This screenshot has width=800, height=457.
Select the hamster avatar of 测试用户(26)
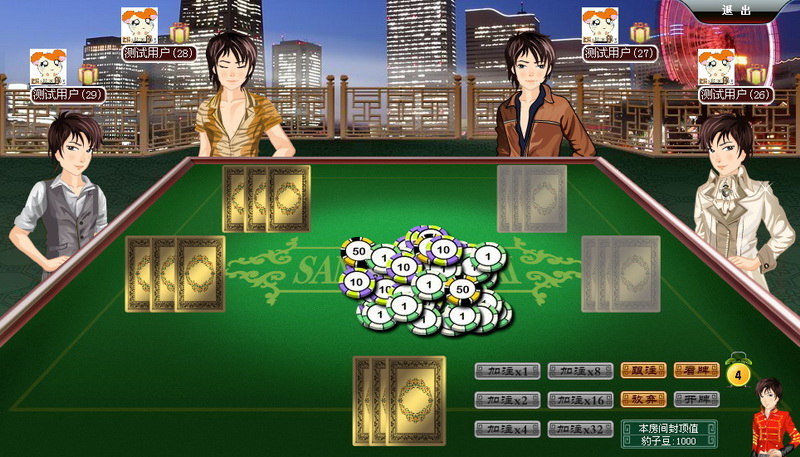coord(716,67)
